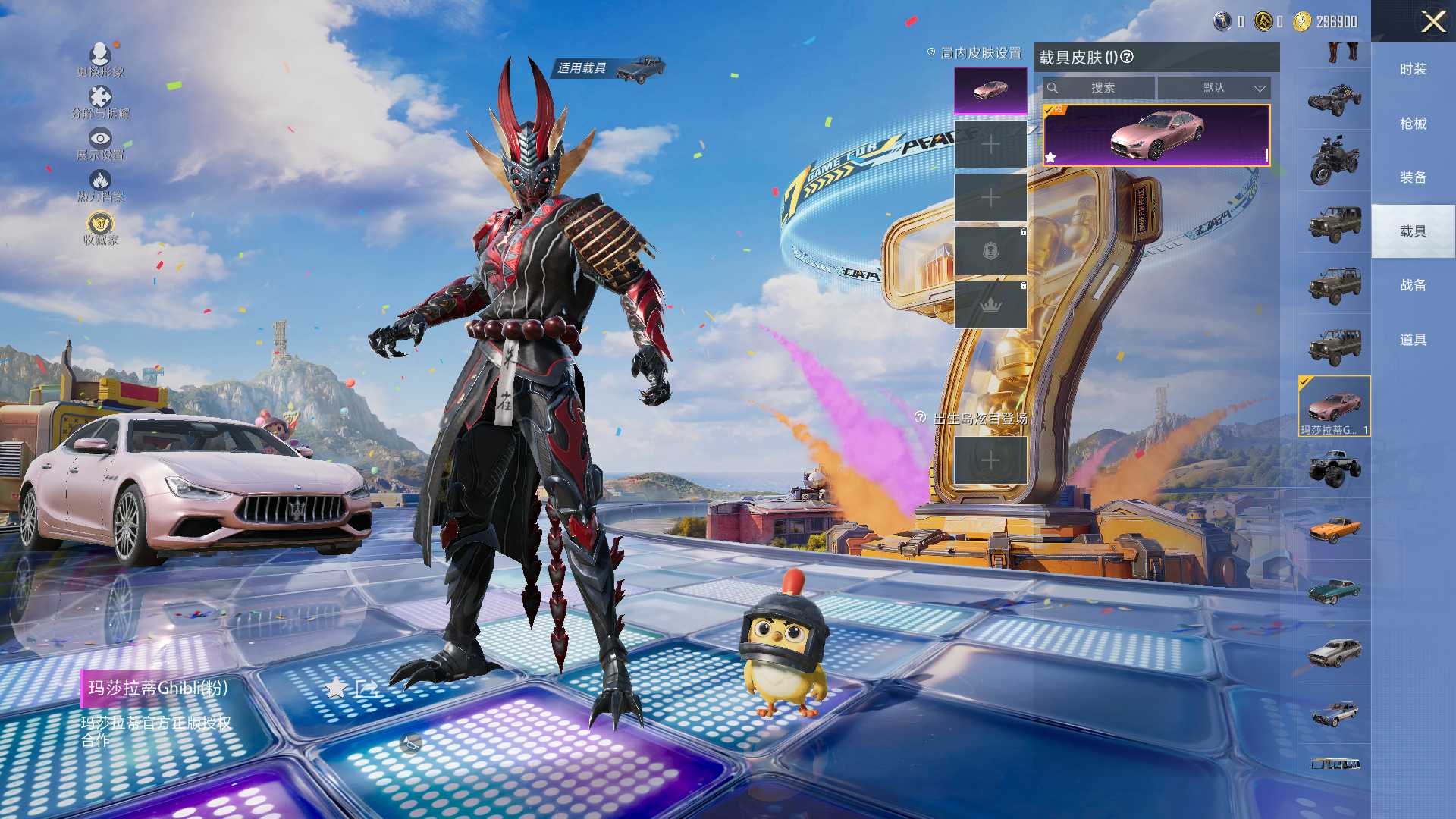Close the wardrobe screen with the X
This screenshot has width=1456, height=819.
[x=1432, y=21]
